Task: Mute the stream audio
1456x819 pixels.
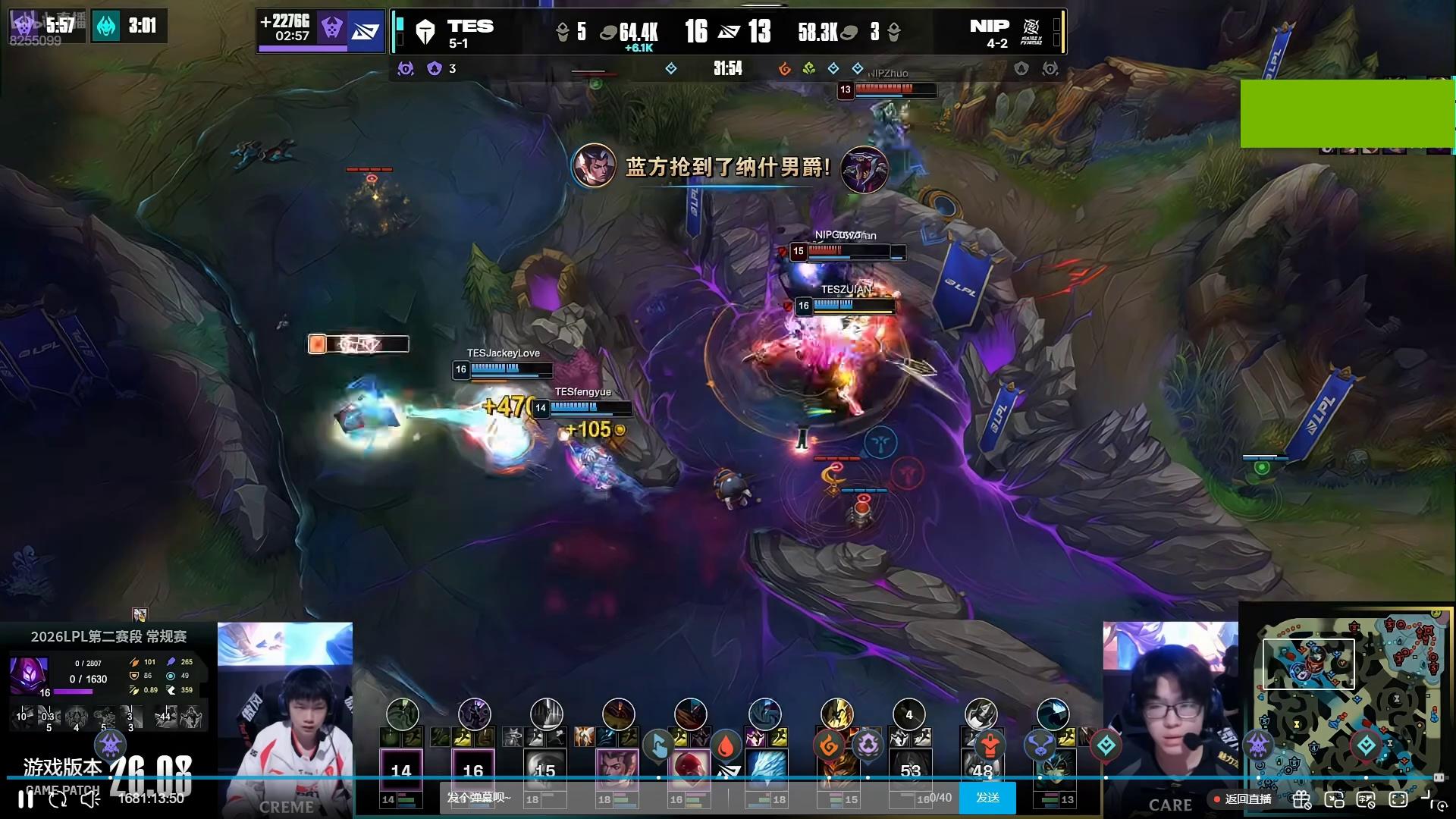Action: click(x=90, y=799)
